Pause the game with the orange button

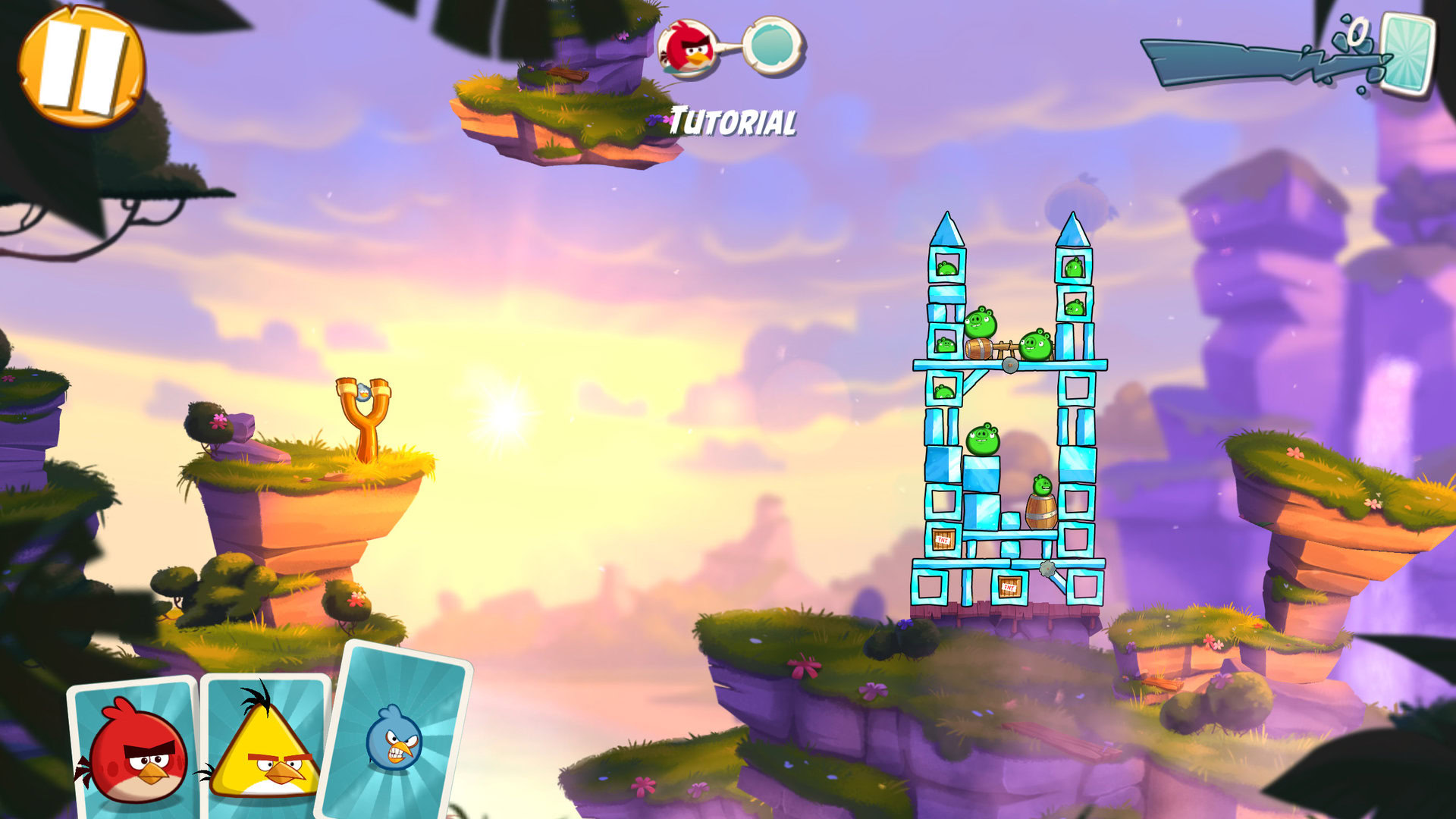pyautogui.click(x=81, y=65)
